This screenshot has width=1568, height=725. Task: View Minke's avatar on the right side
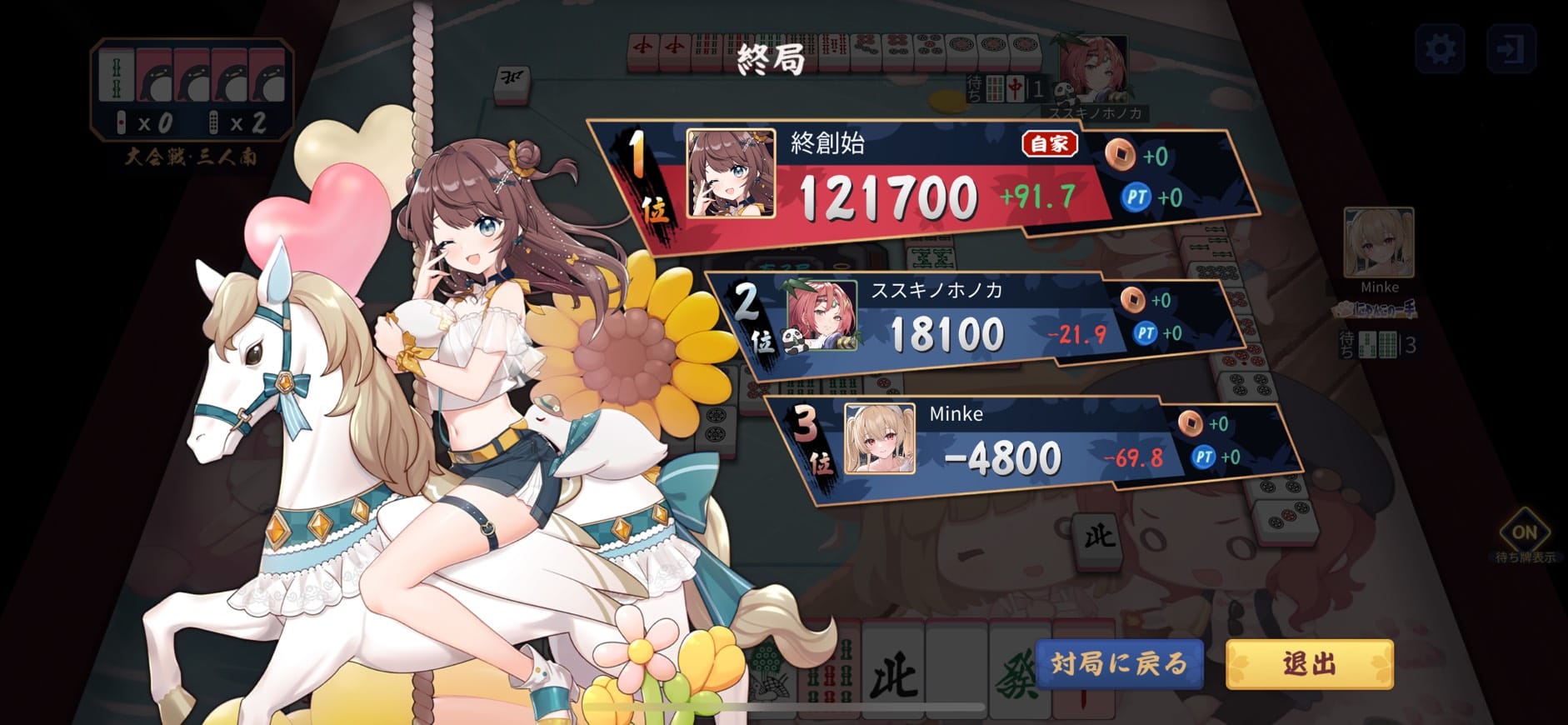coord(1378,243)
